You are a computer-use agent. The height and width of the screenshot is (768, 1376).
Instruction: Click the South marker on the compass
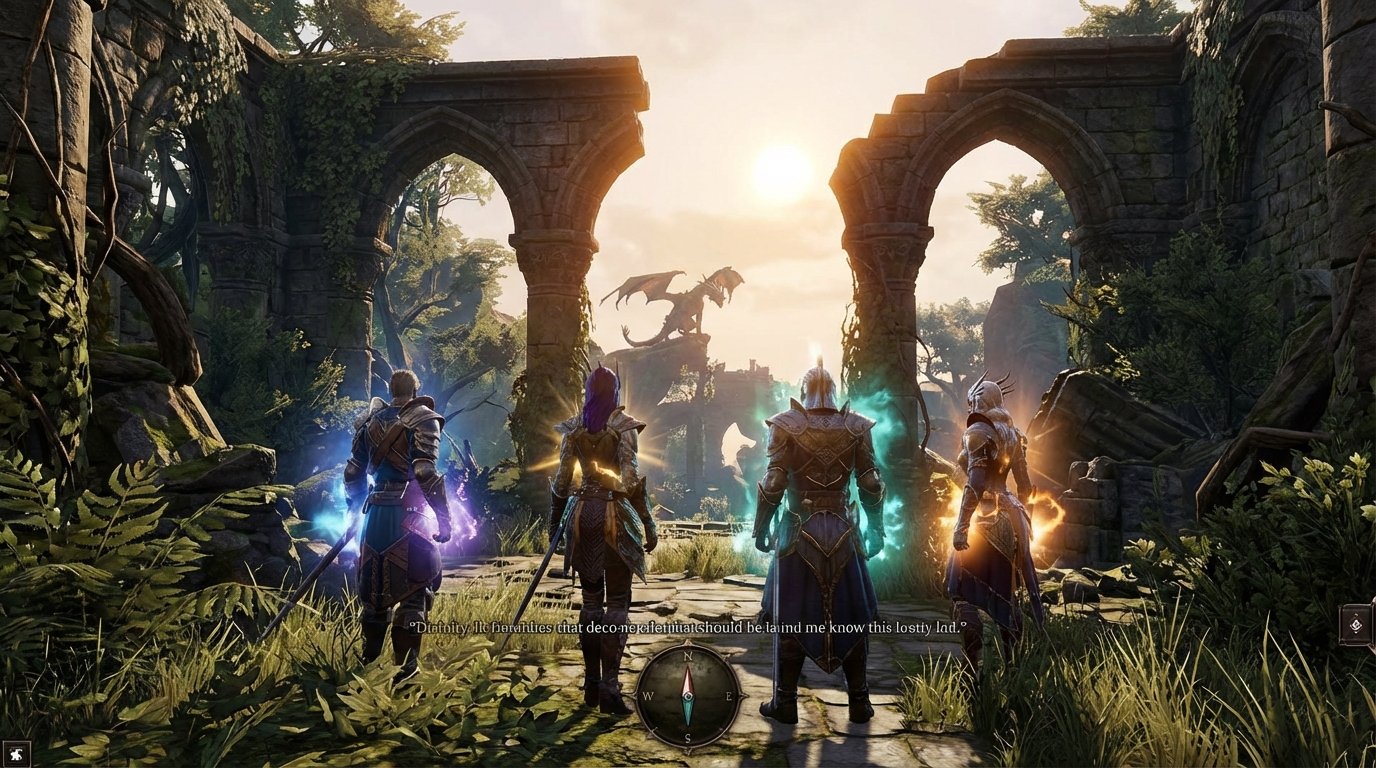pos(688,738)
